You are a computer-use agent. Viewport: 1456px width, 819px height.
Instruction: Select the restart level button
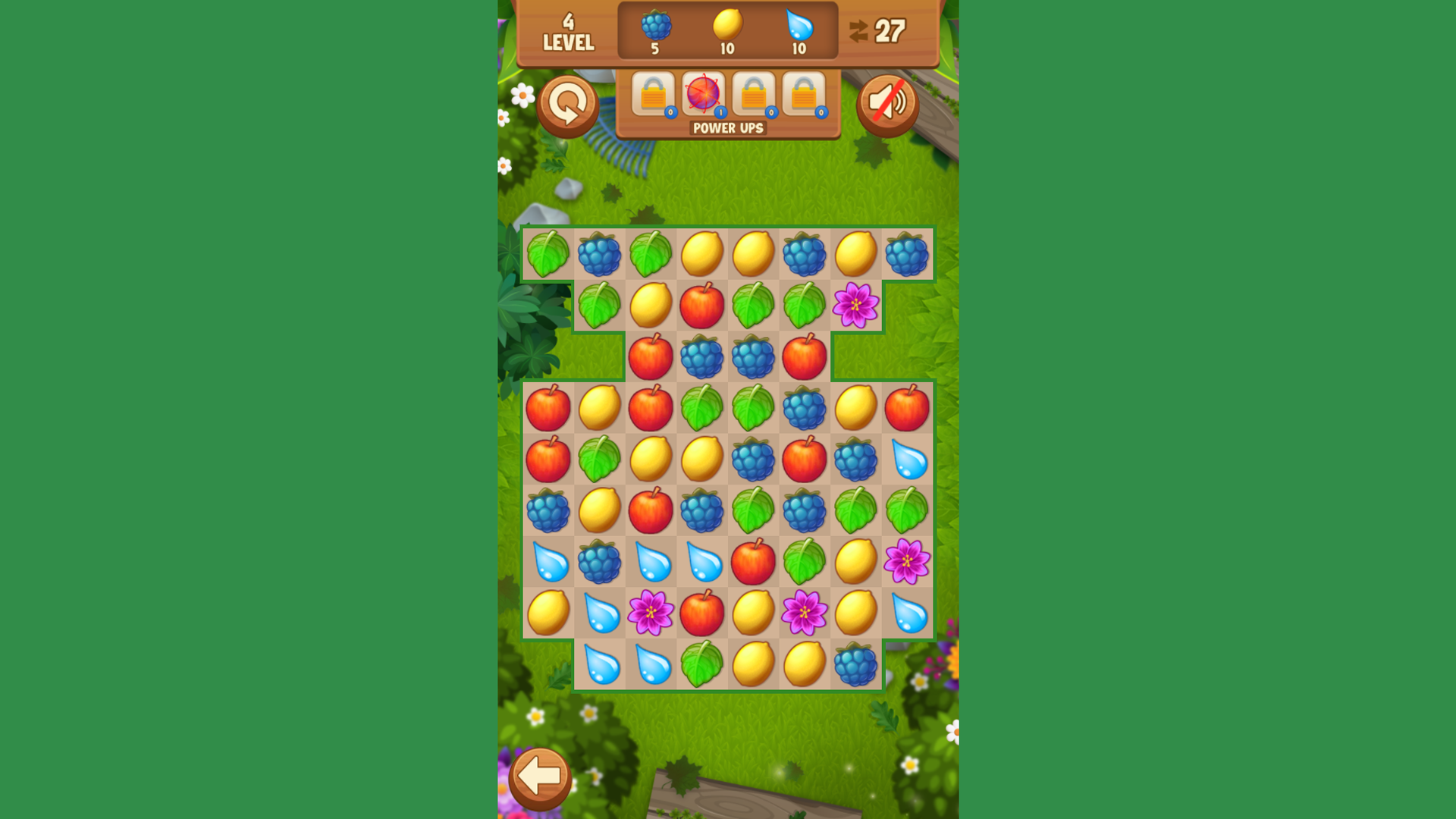(x=567, y=105)
